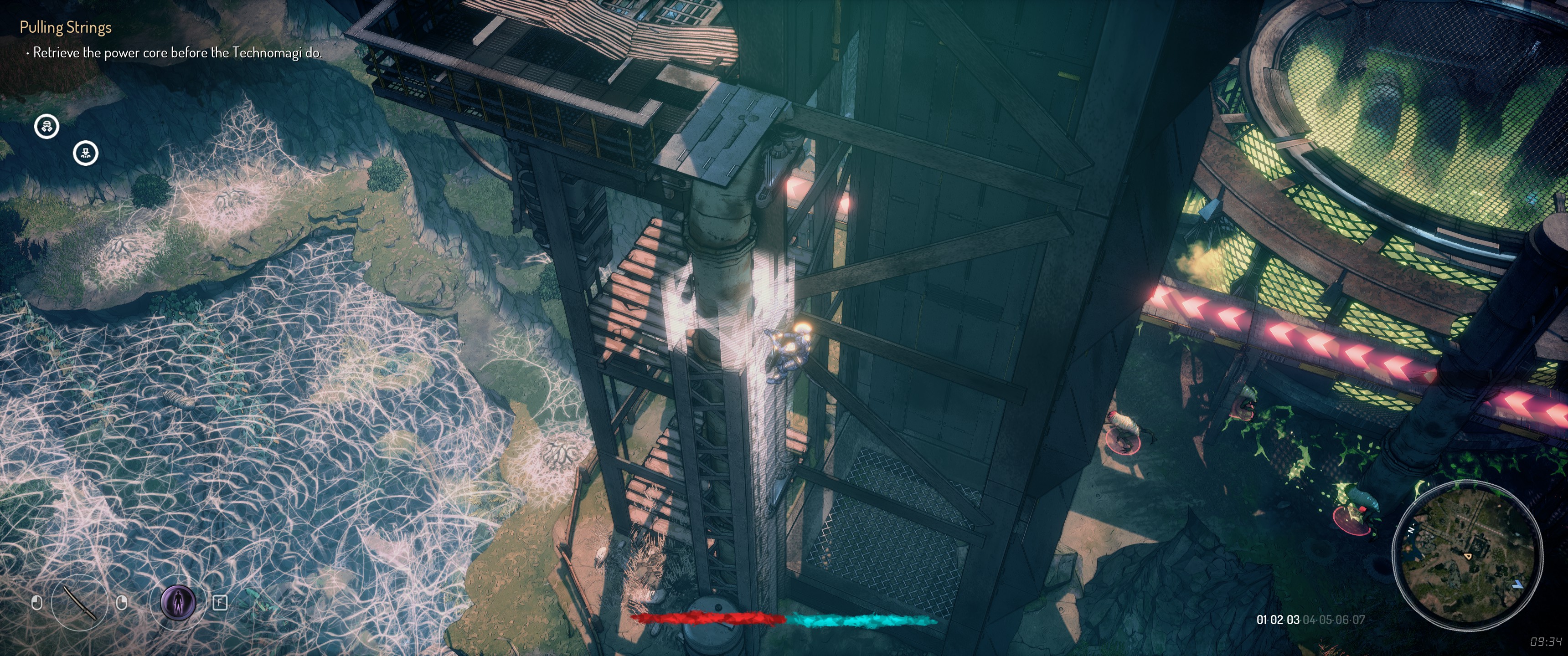The width and height of the screenshot is (1568, 656).
Task: Select the gas mask marker icon
Action: pyautogui.click(x=47, y=127)
